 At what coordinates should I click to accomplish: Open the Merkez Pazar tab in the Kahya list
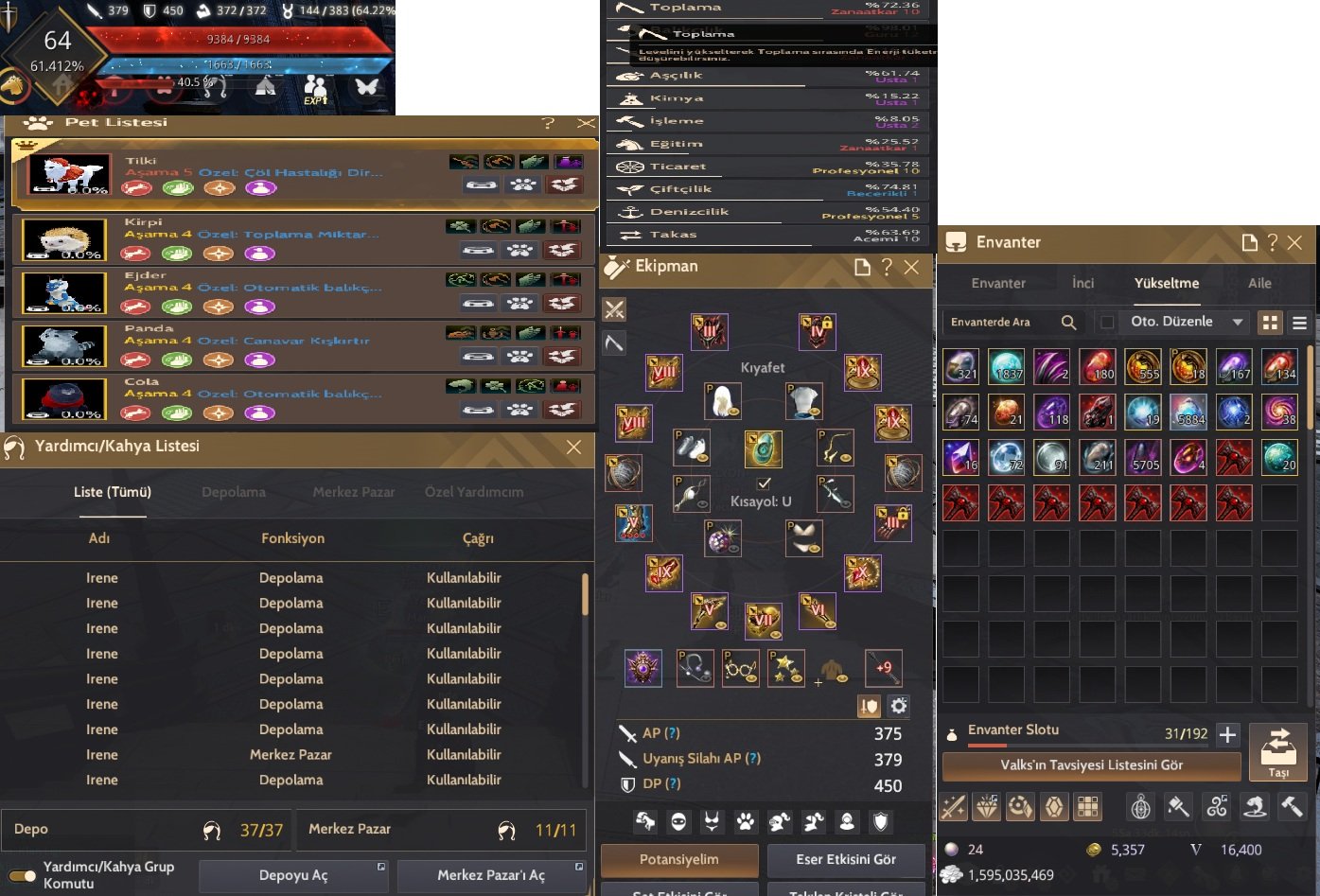pyautogui.click(x=354, y=492)
